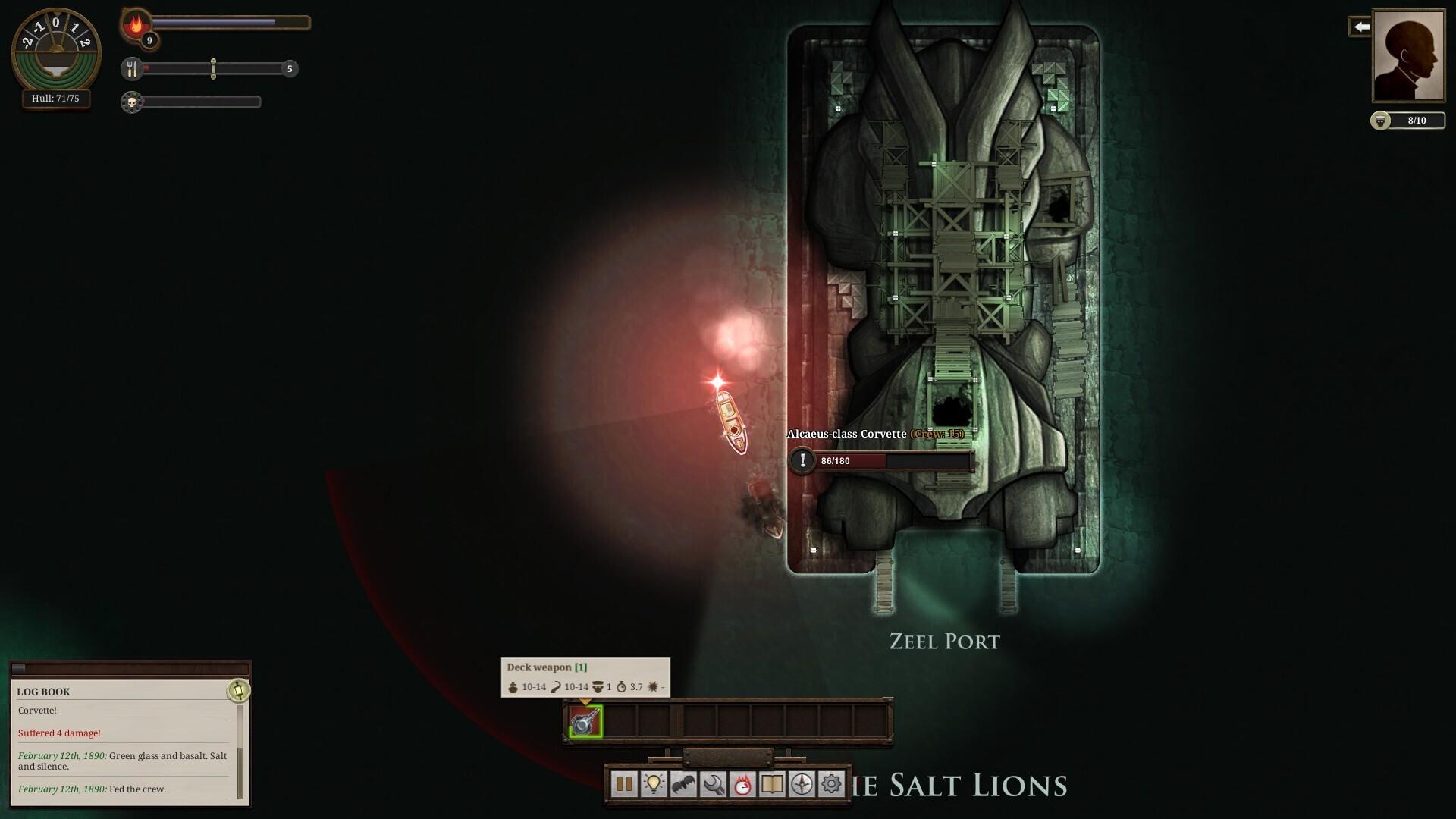1456x819 pixels.
Task: Select the Alcaeus-class Corvette exclamation icon
Action: 802,460
